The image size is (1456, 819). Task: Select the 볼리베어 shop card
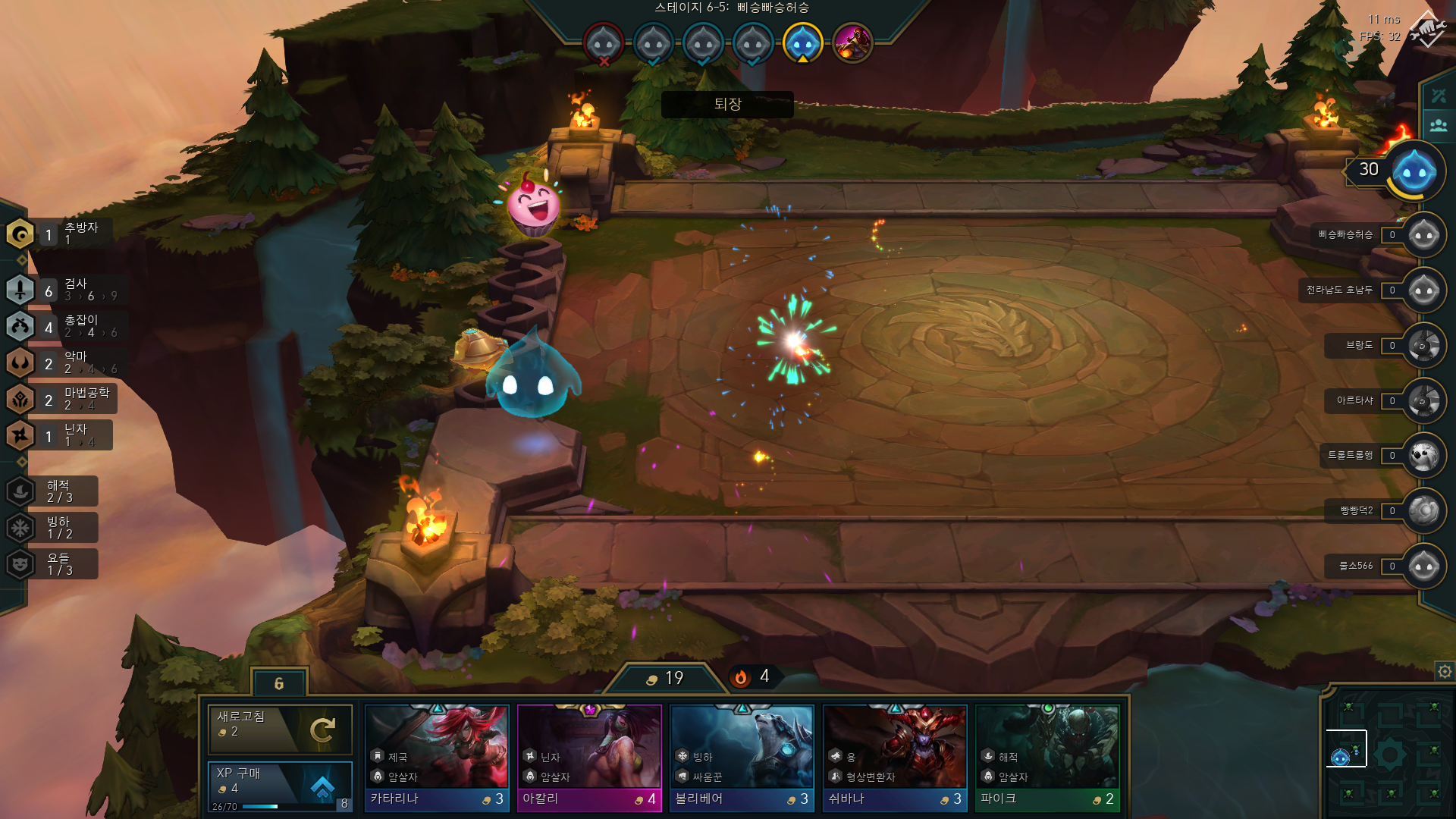click(742, 758)
